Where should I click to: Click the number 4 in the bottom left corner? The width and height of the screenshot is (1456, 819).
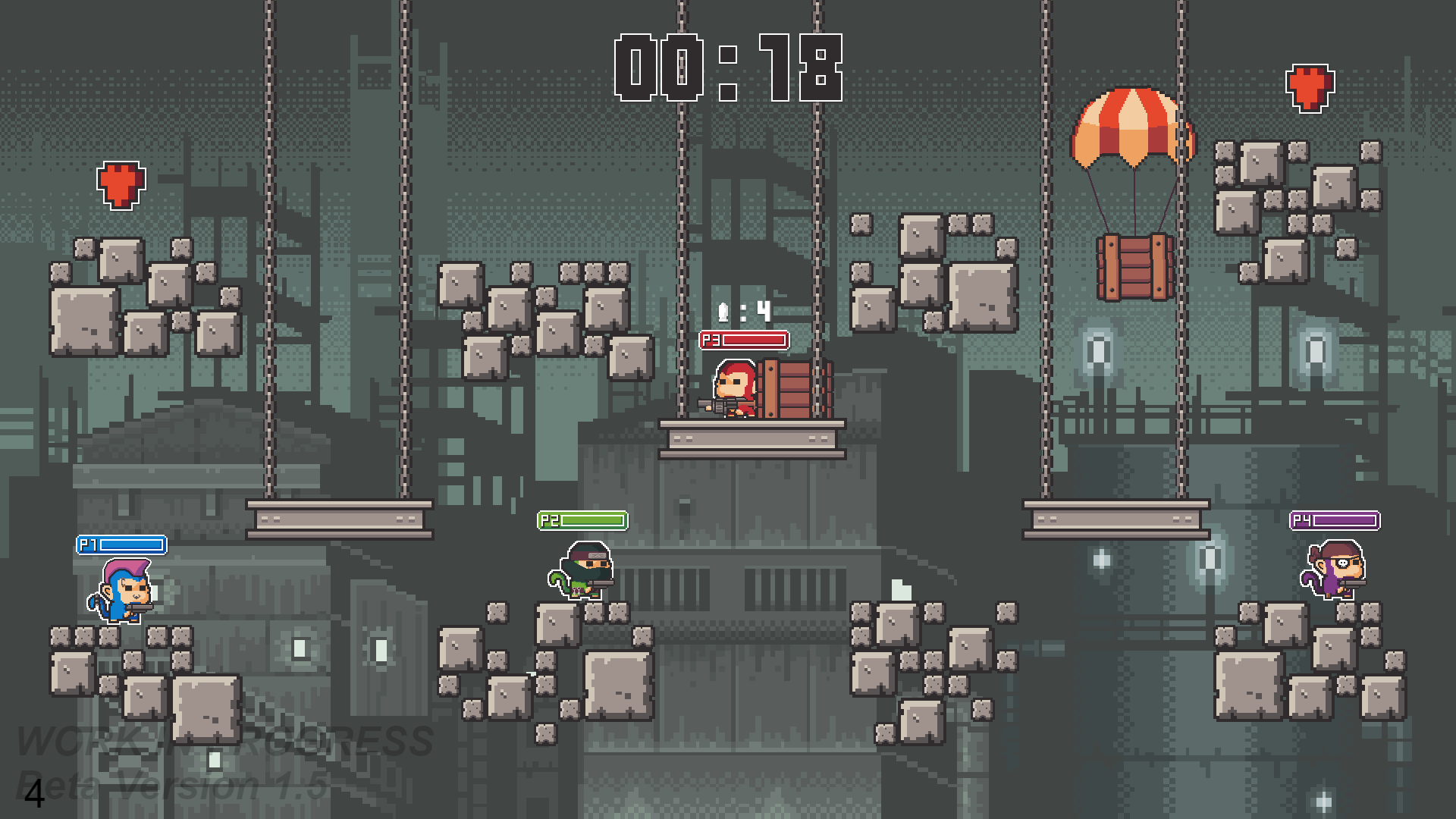[33, 795]
